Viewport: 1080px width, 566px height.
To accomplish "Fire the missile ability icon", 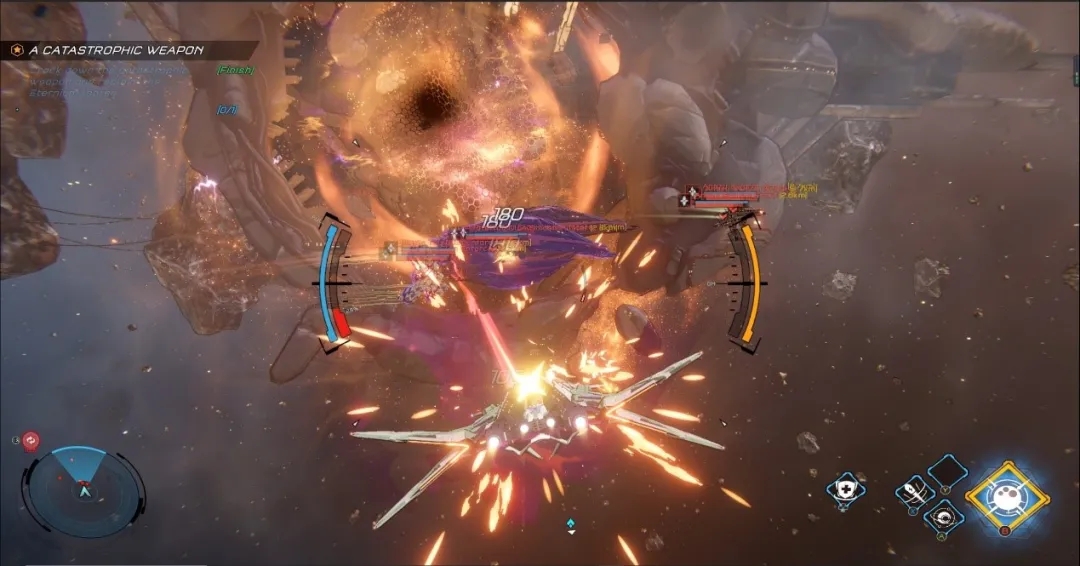I will click(914, 492).
